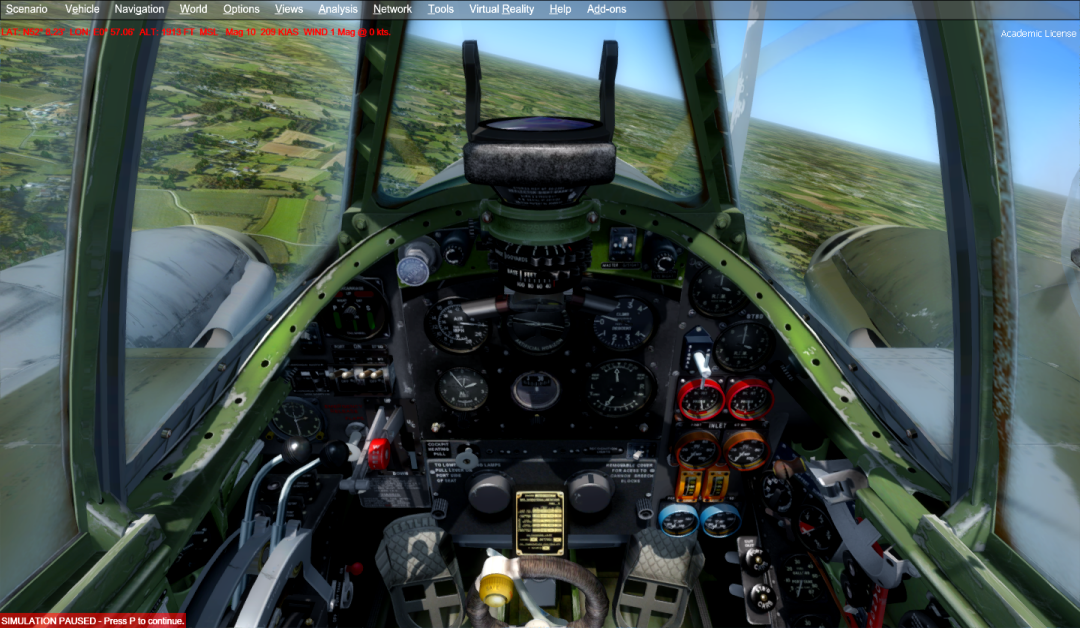The image size is (1080, 628).
Task: Open the Options menu
Action: [x=241, y=9]
